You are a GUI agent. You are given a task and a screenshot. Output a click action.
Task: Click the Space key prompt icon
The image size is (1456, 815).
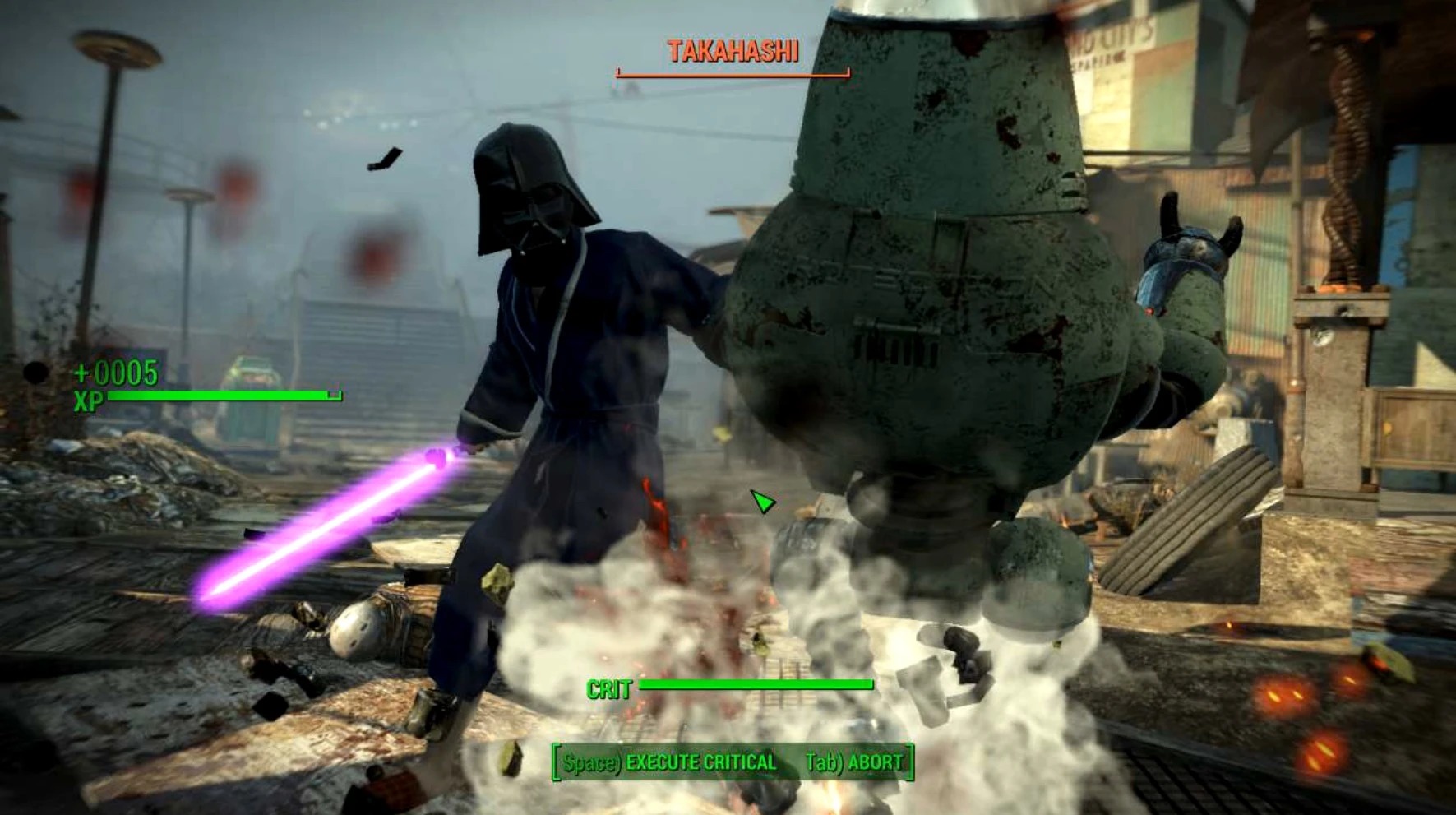coord(587,762)
